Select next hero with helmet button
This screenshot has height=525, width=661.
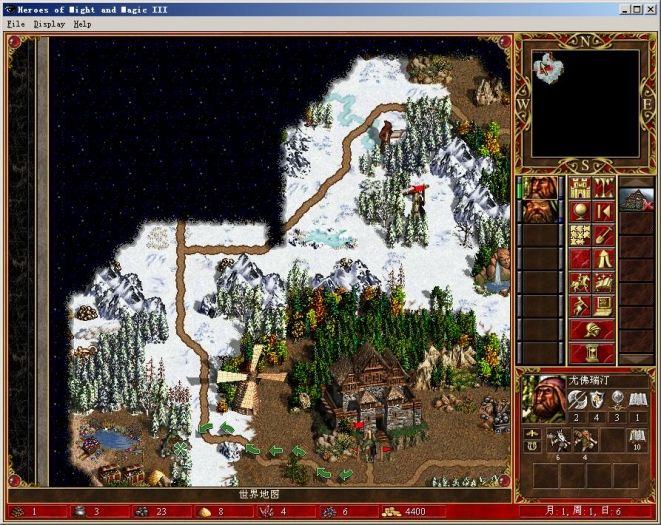point(591,328)
